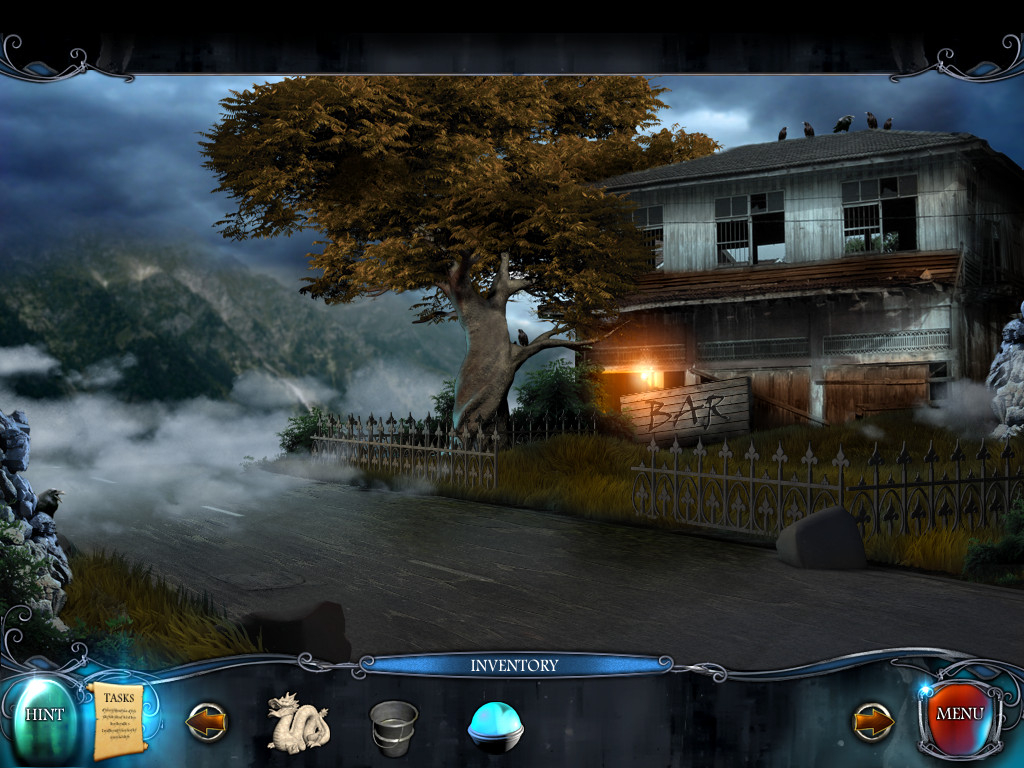Pick the metal bucket from inventory

click(x=393, y=725)
